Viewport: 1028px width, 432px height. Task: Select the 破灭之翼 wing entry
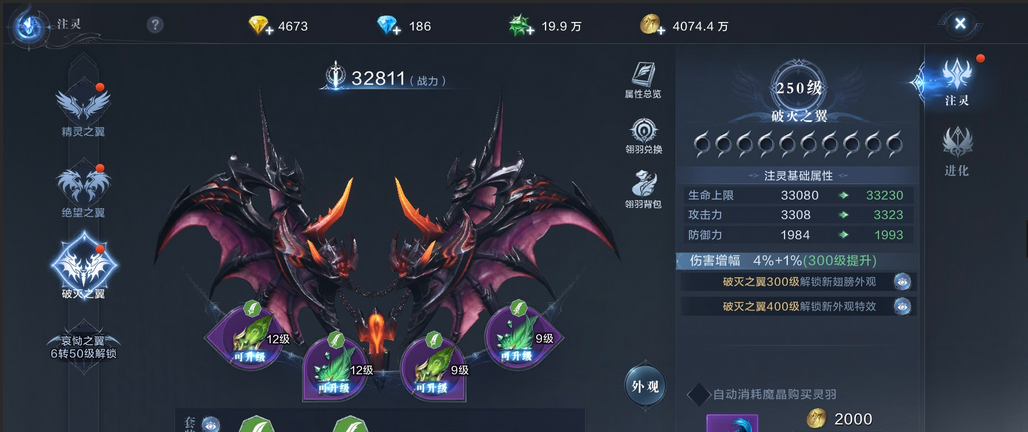point(83,266)
